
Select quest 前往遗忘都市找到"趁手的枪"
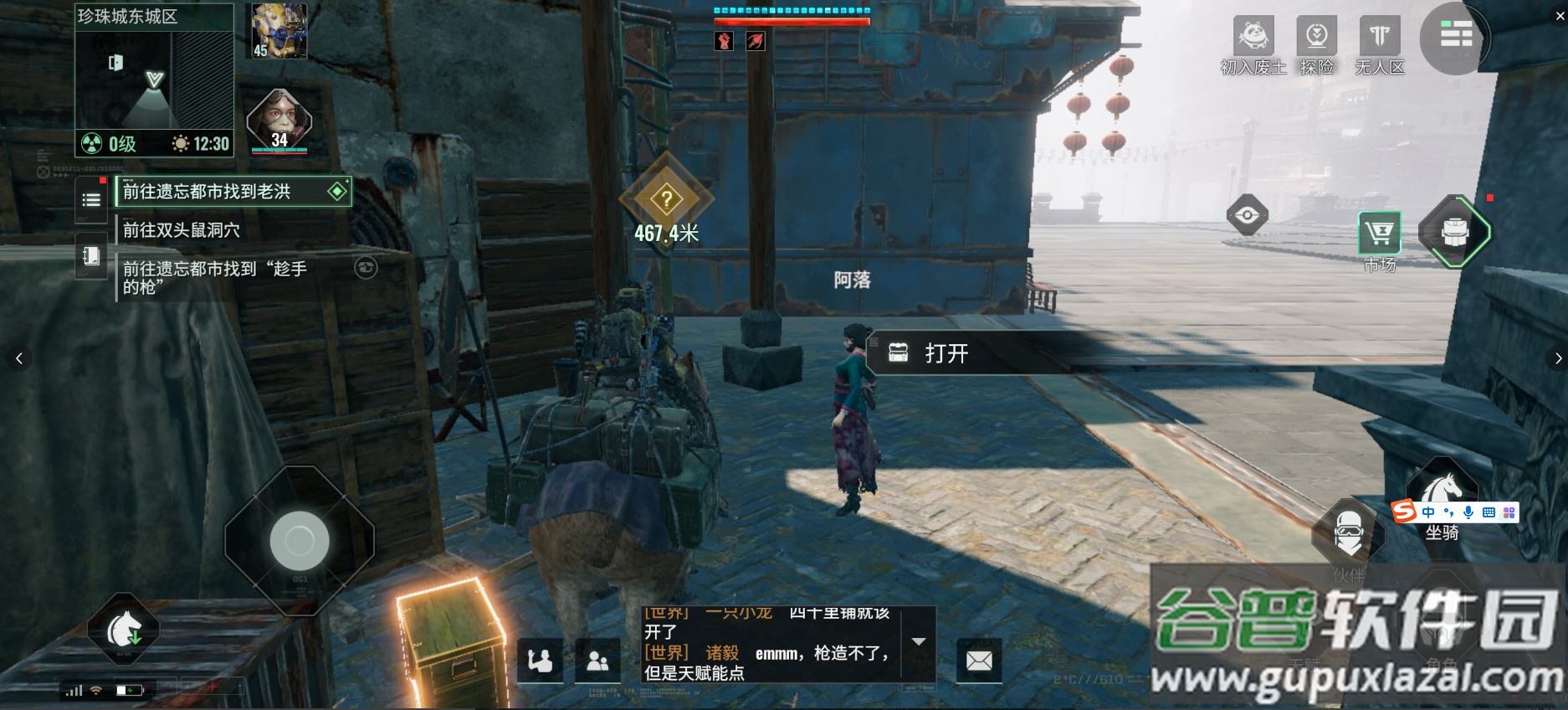point(215,277)
